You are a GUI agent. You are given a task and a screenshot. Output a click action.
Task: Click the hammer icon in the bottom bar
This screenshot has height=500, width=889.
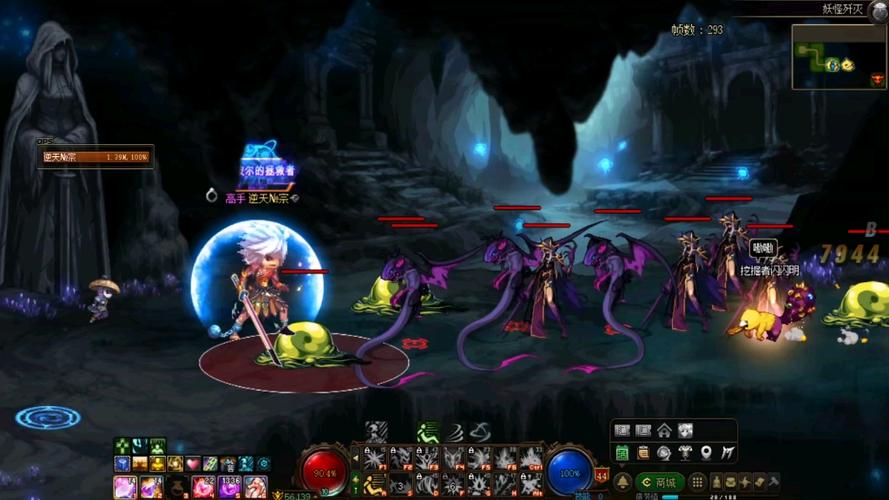pos(773,483)
